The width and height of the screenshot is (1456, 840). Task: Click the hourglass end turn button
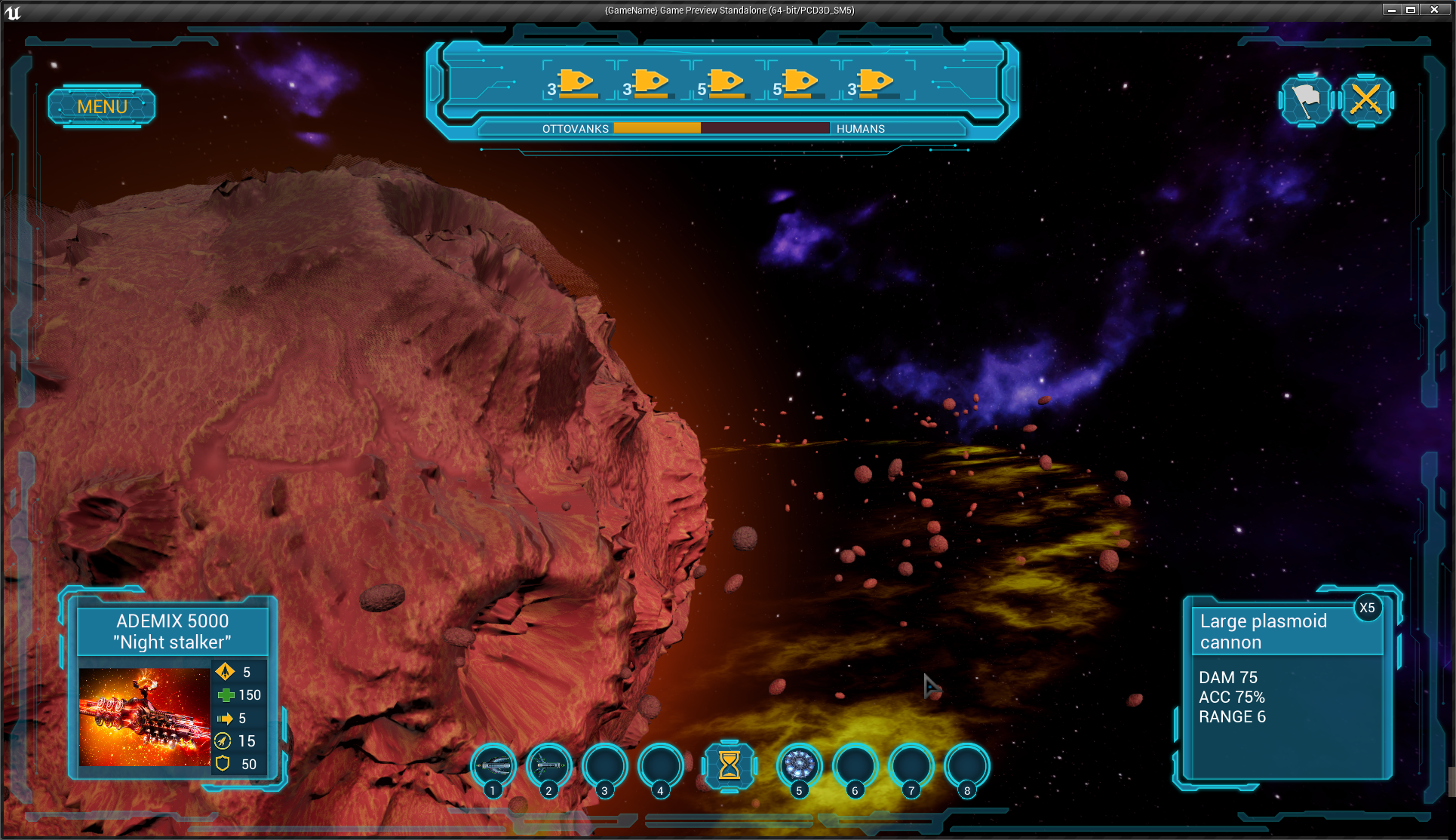click(729, 765)
